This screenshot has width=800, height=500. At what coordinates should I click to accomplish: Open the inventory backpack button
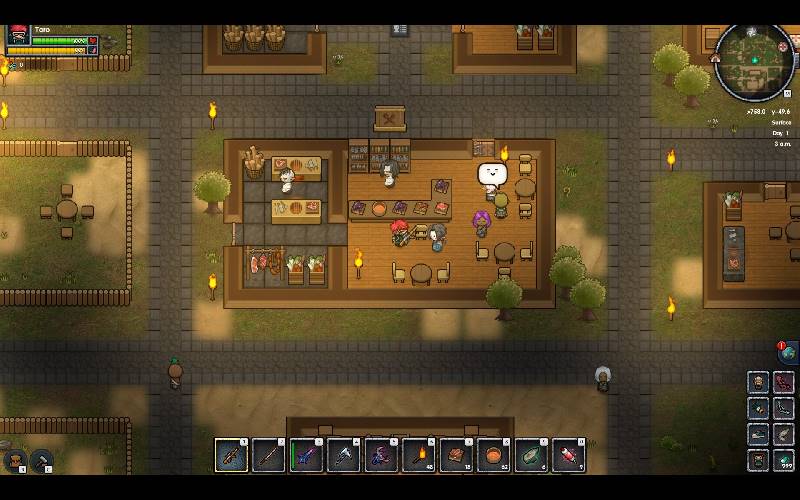pyautogui.click(x=16, y=461)
